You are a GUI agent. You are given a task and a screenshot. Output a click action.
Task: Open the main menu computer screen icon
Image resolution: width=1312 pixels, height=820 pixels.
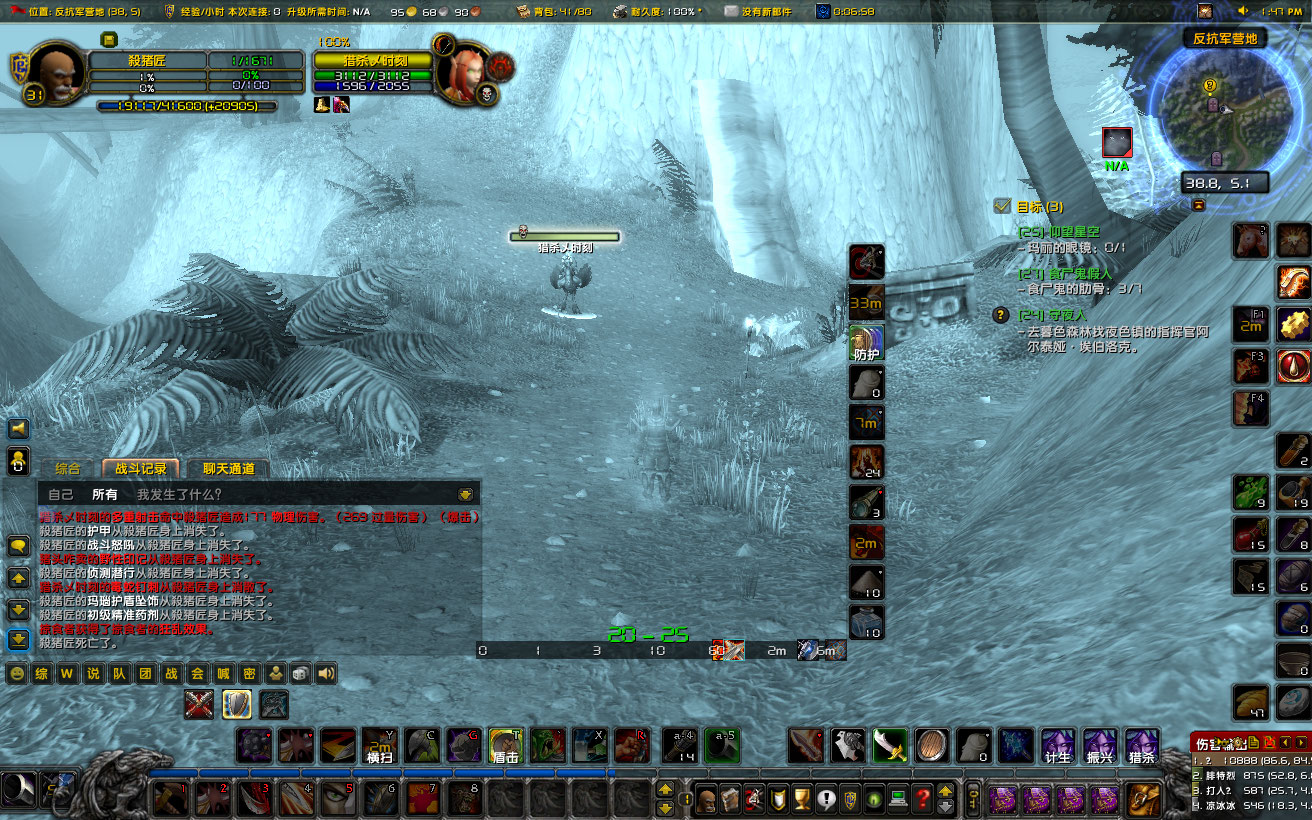point(899,798)
